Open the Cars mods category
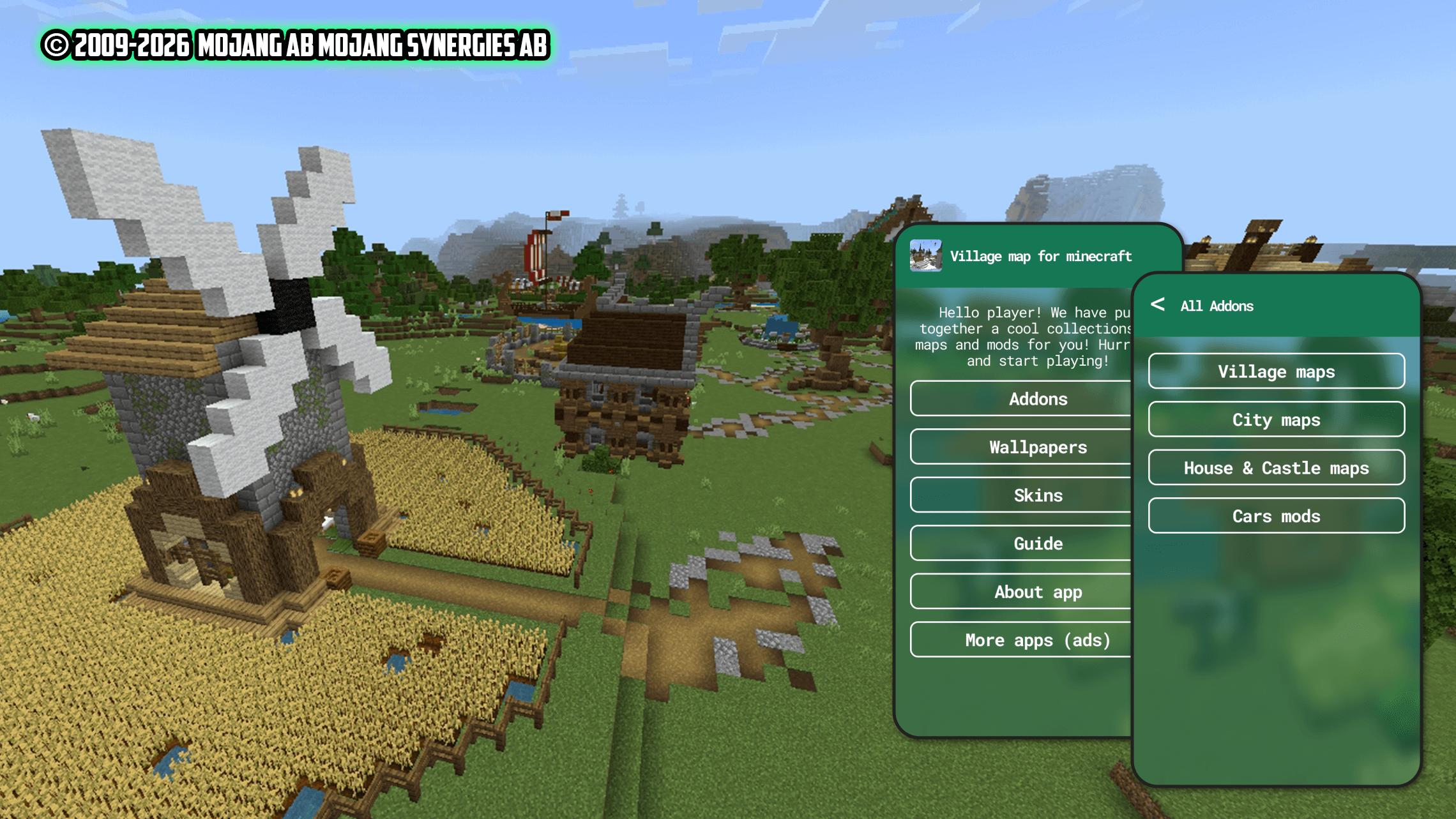The height and width of the screenshot is (819, 1456). 1276,516
